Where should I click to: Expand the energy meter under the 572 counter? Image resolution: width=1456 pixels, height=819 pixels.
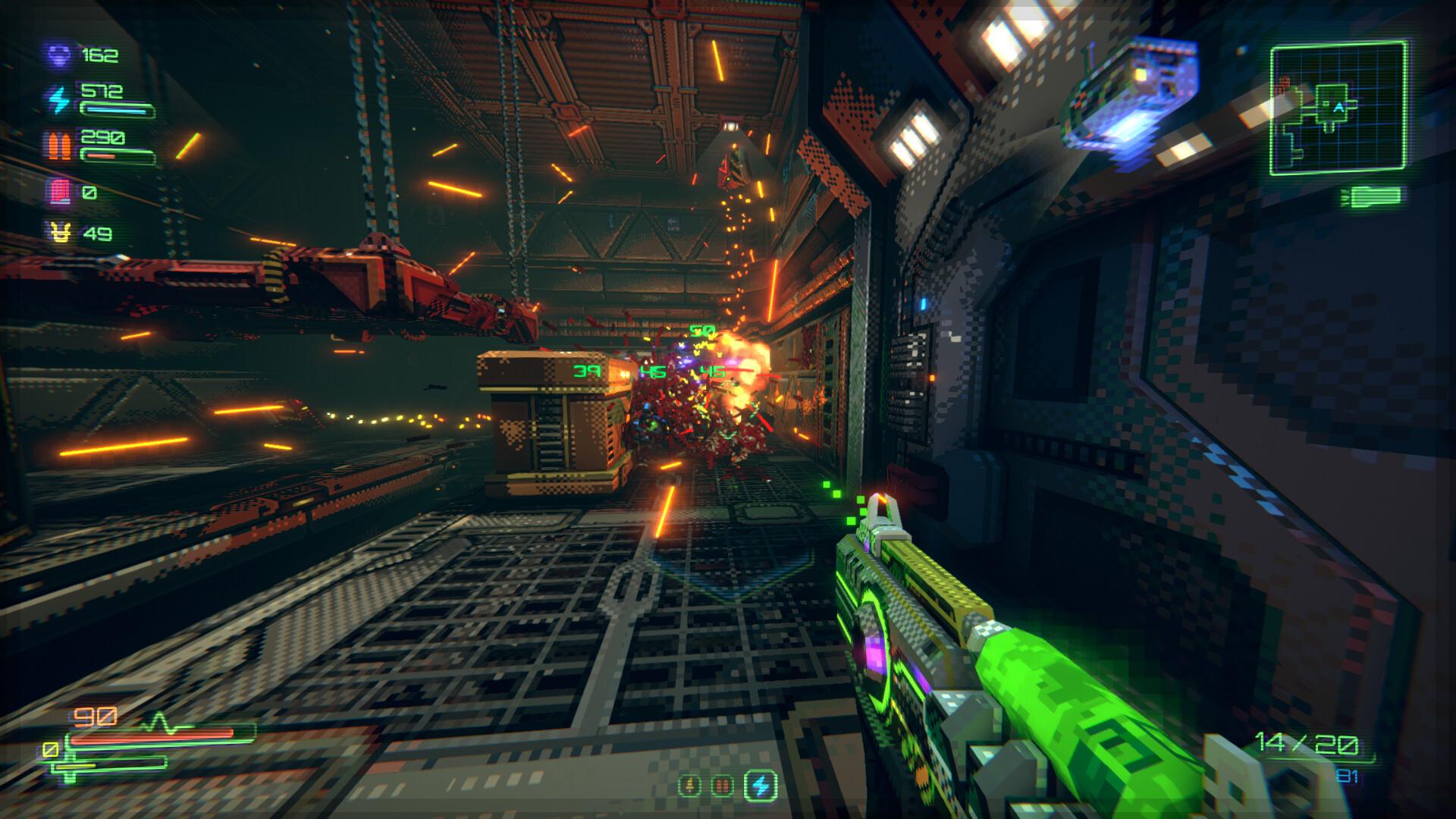[115, 110]
